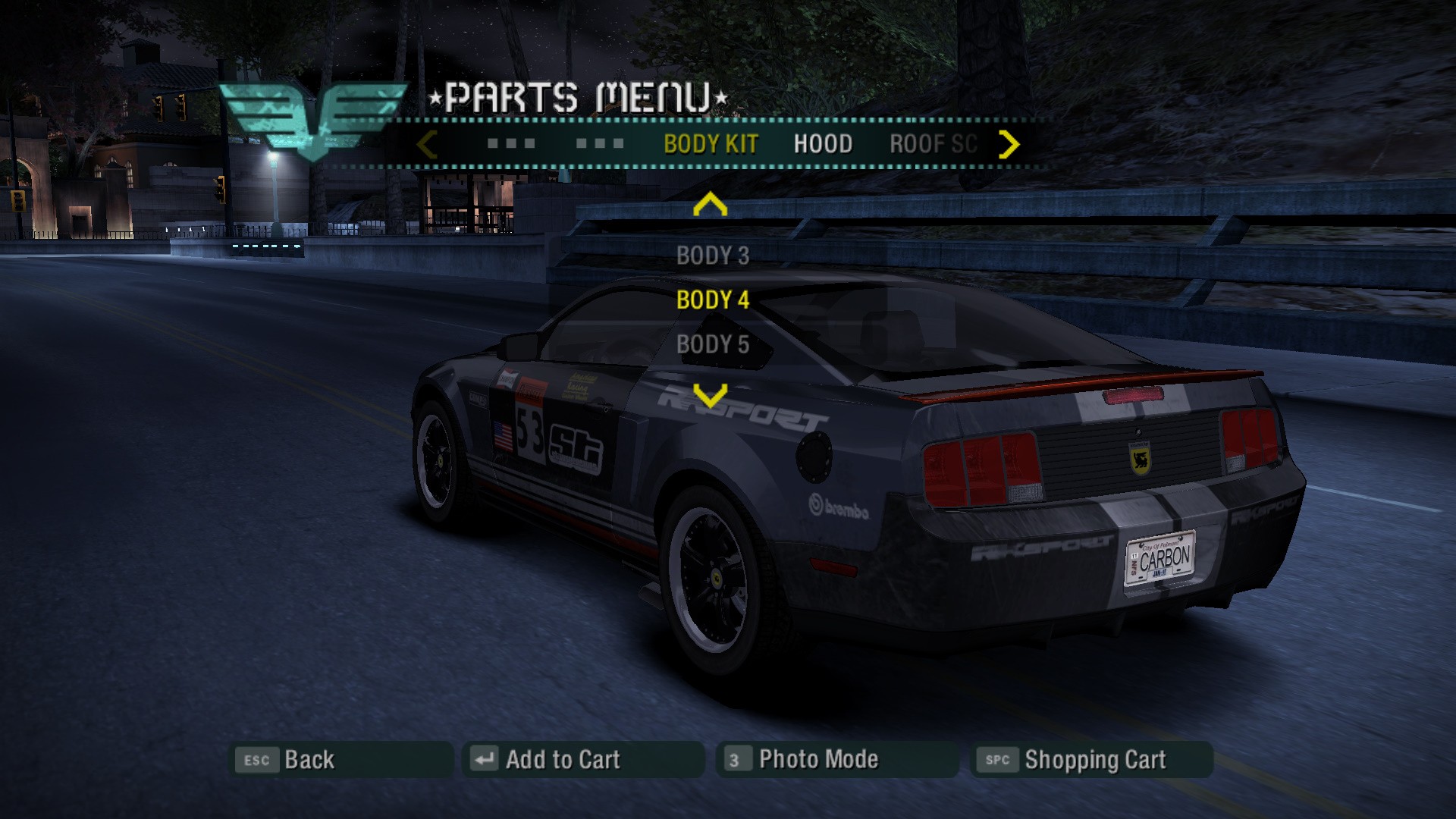Click the down arrow below body list
Screen dimensions: 1456x819
[x=710, y=394]
